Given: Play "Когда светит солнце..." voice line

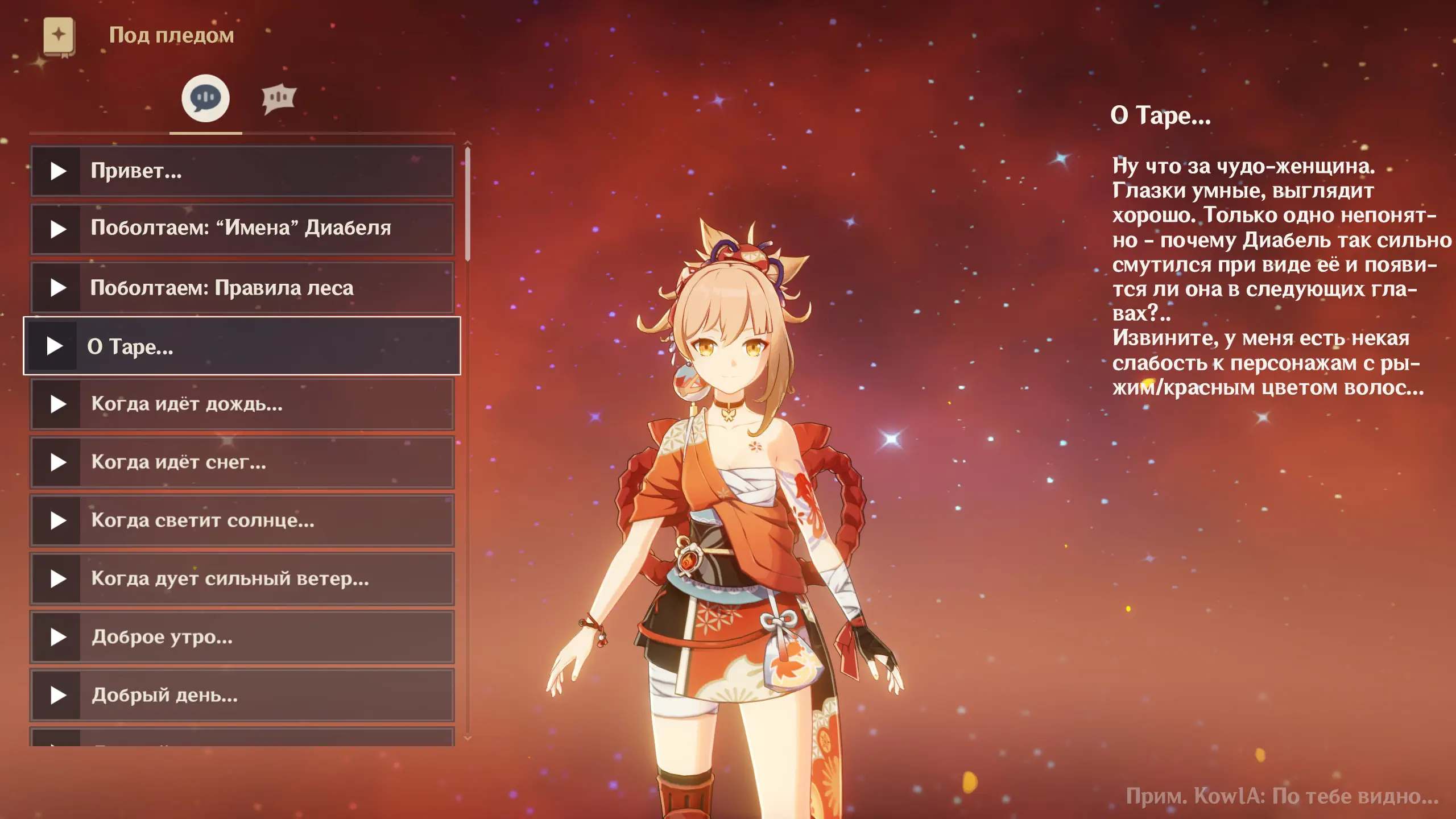Looking at the screenshot, I should tap(57, 520).
